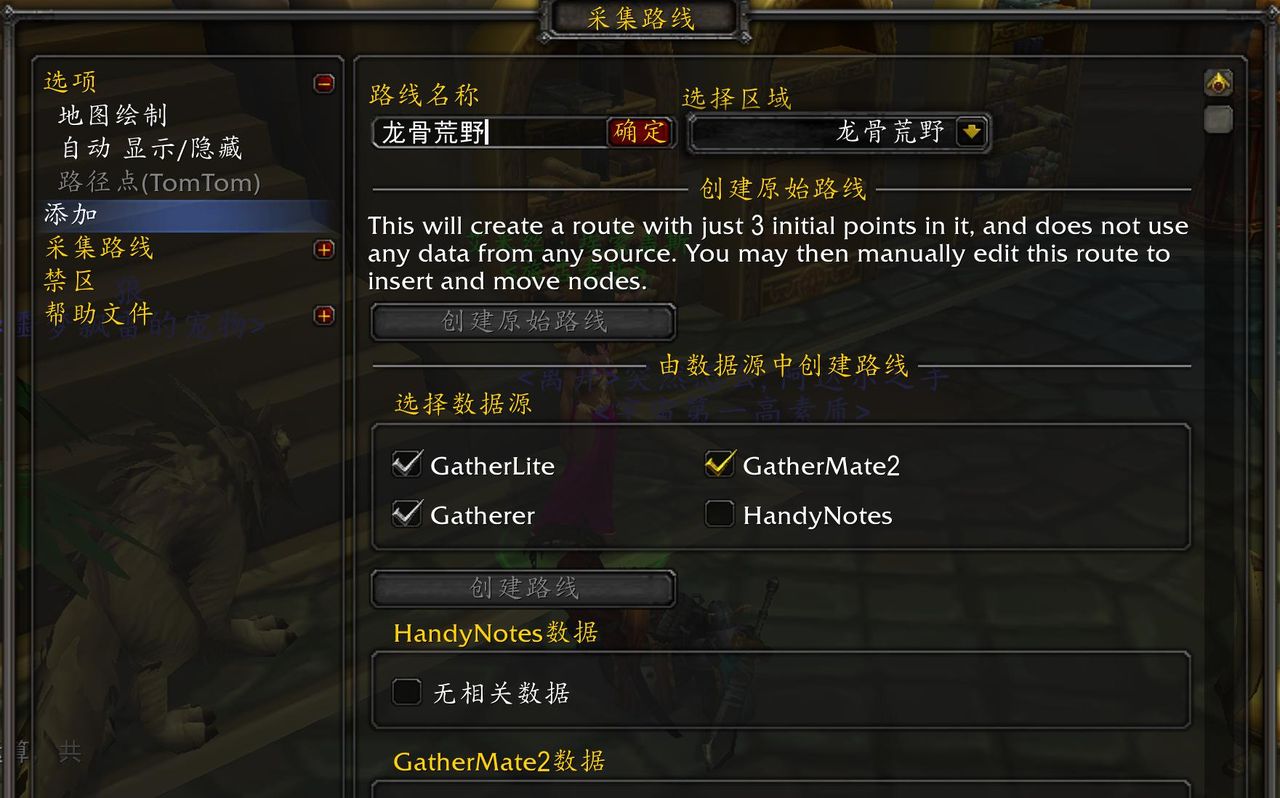Viewport: 1280px width, 798px height.
Task: Click the red-stamped 确定 icon button
Action: (x=641, y=131)
